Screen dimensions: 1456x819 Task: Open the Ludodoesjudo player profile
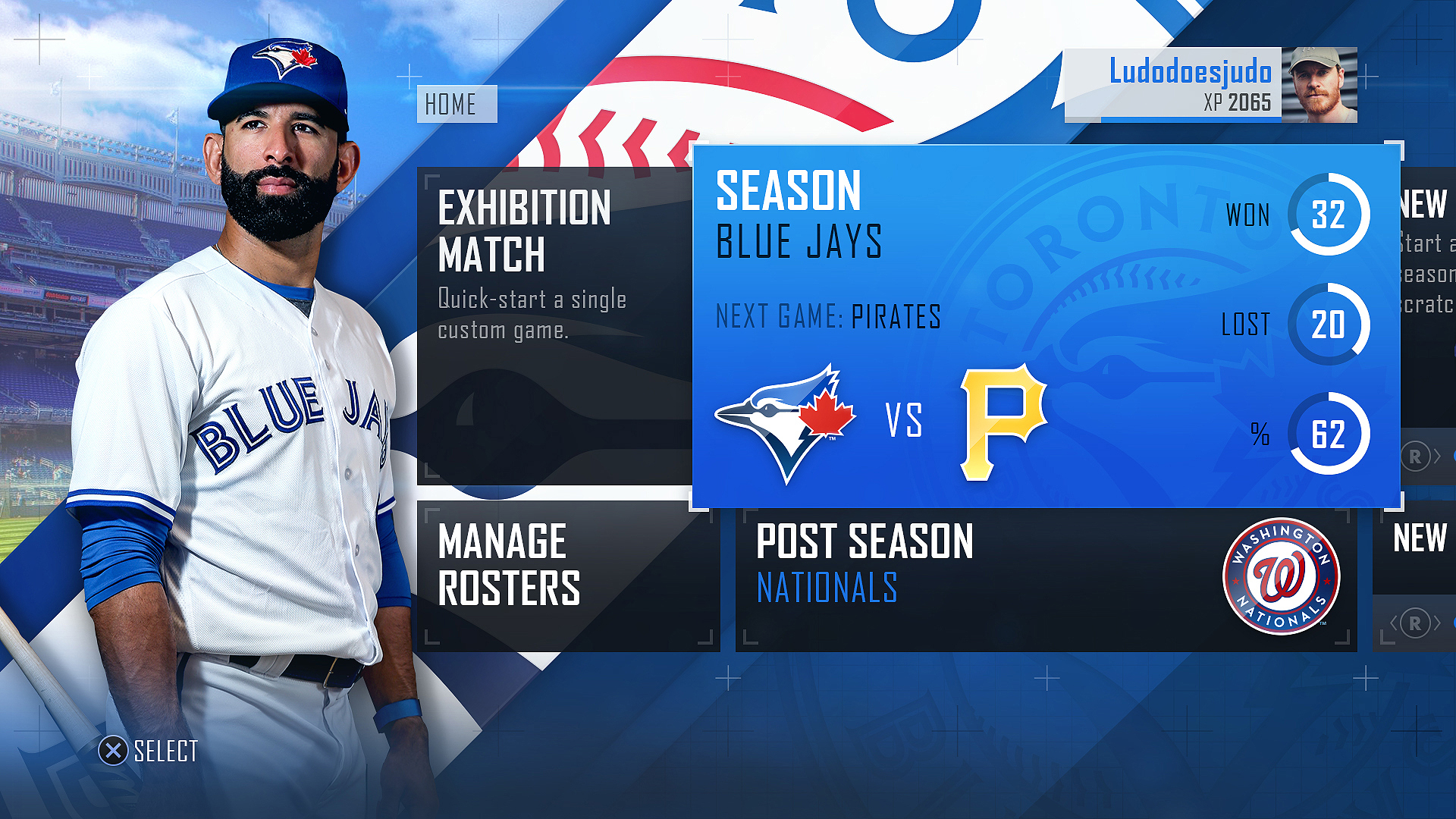click(x=1210, y=85)
